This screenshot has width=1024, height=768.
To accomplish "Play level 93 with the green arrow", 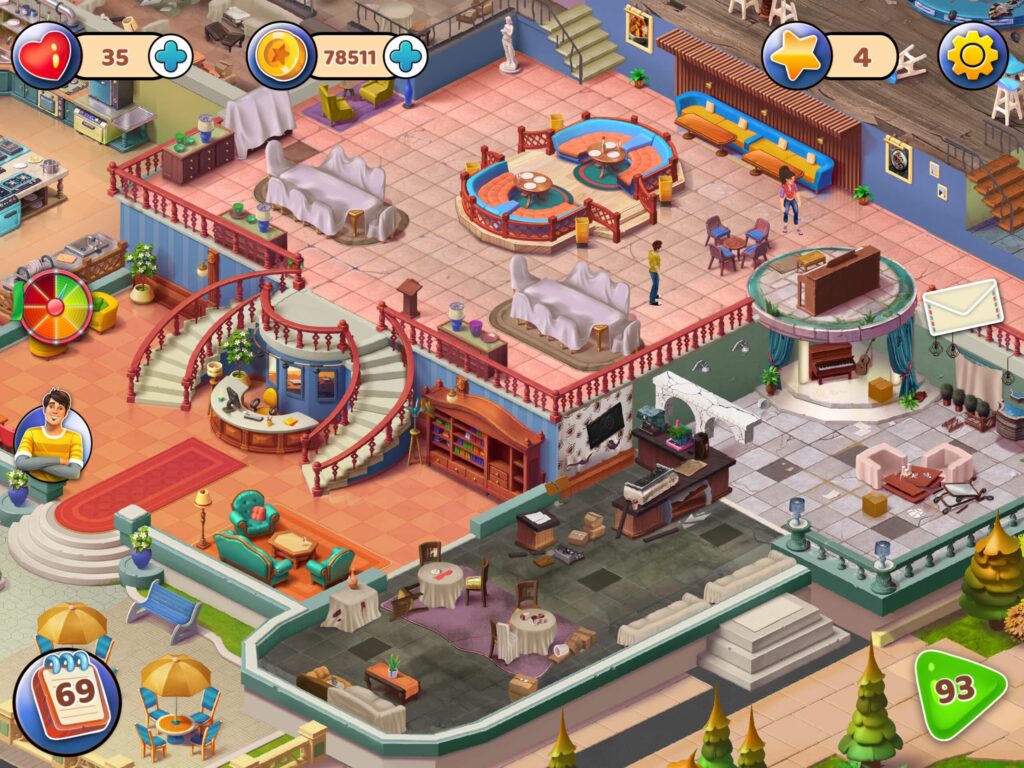I will click(957, 689).
